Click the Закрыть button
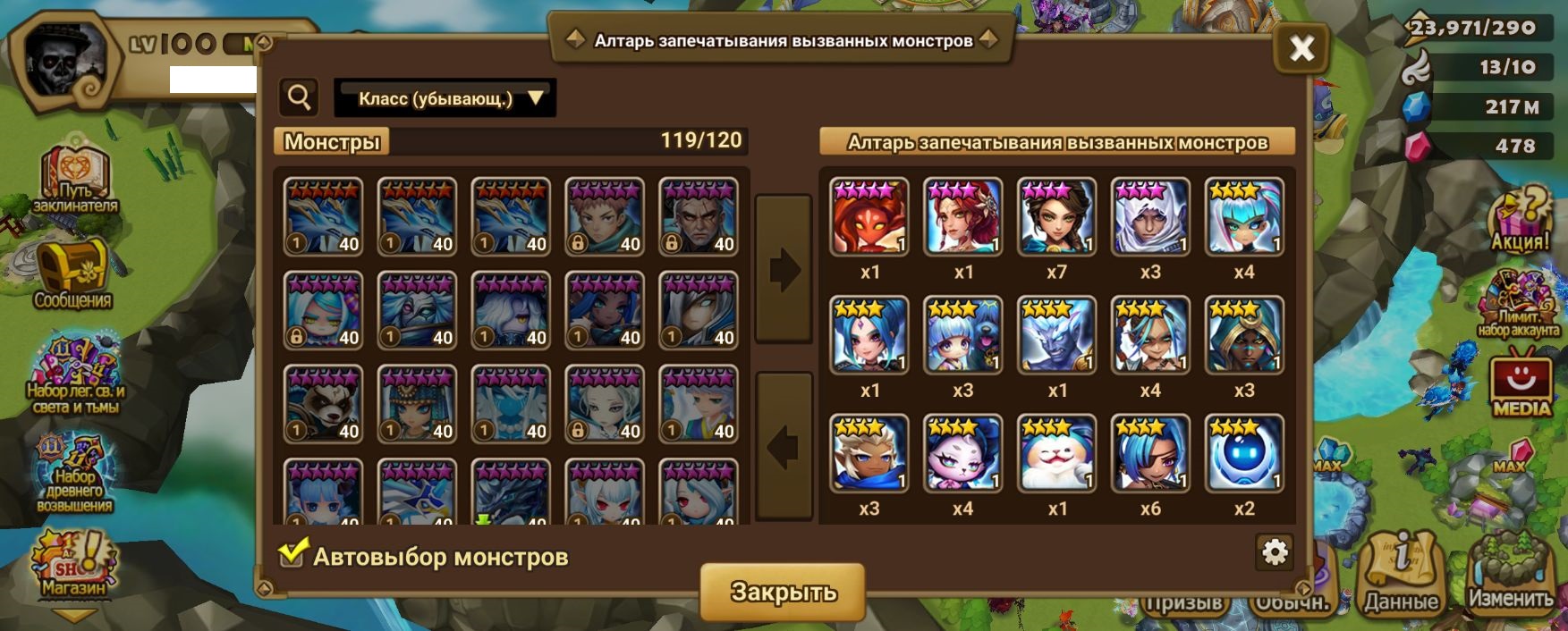 click(783, 591)
